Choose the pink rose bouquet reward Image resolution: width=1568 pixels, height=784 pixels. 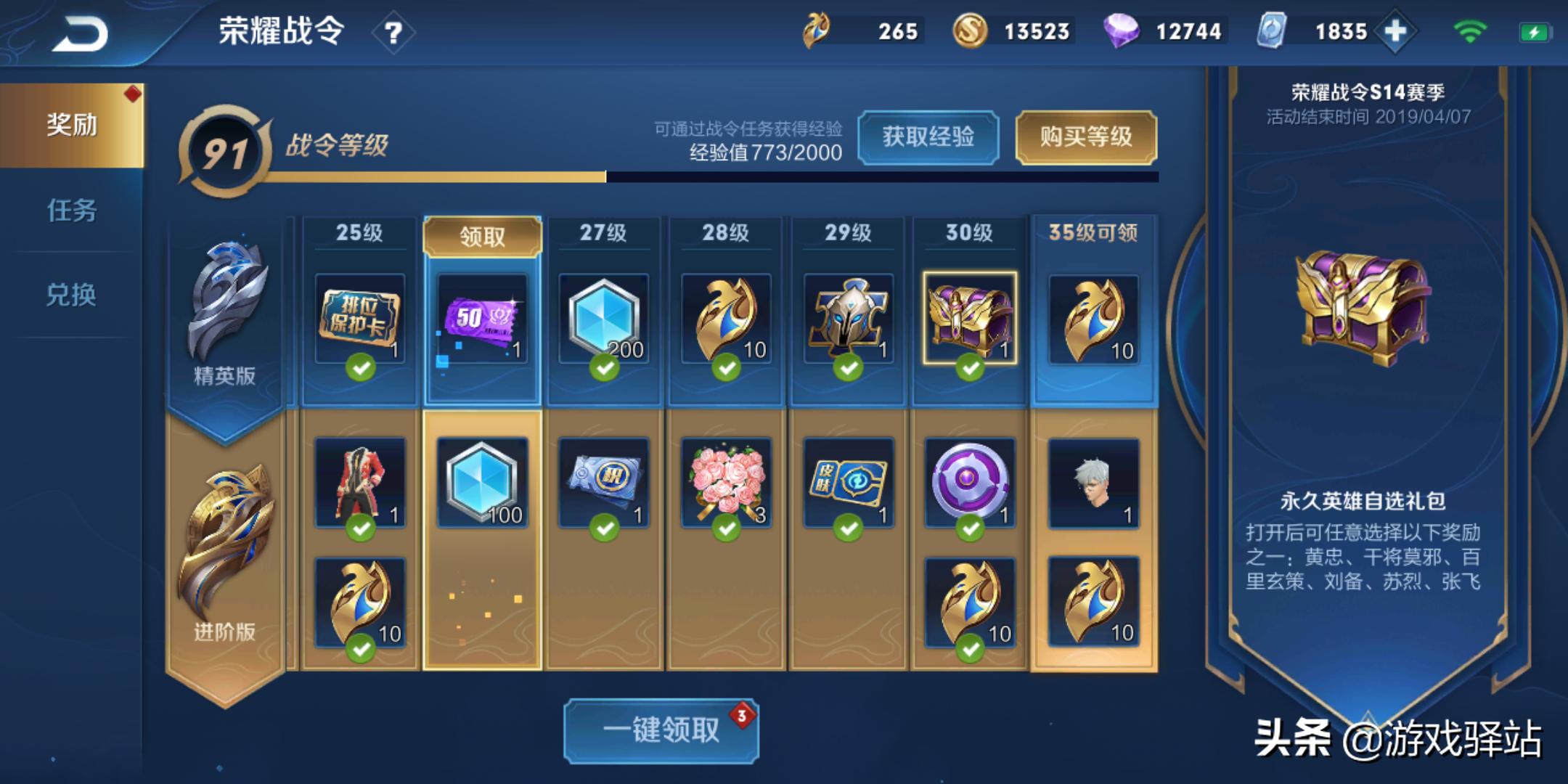[726, 482]
